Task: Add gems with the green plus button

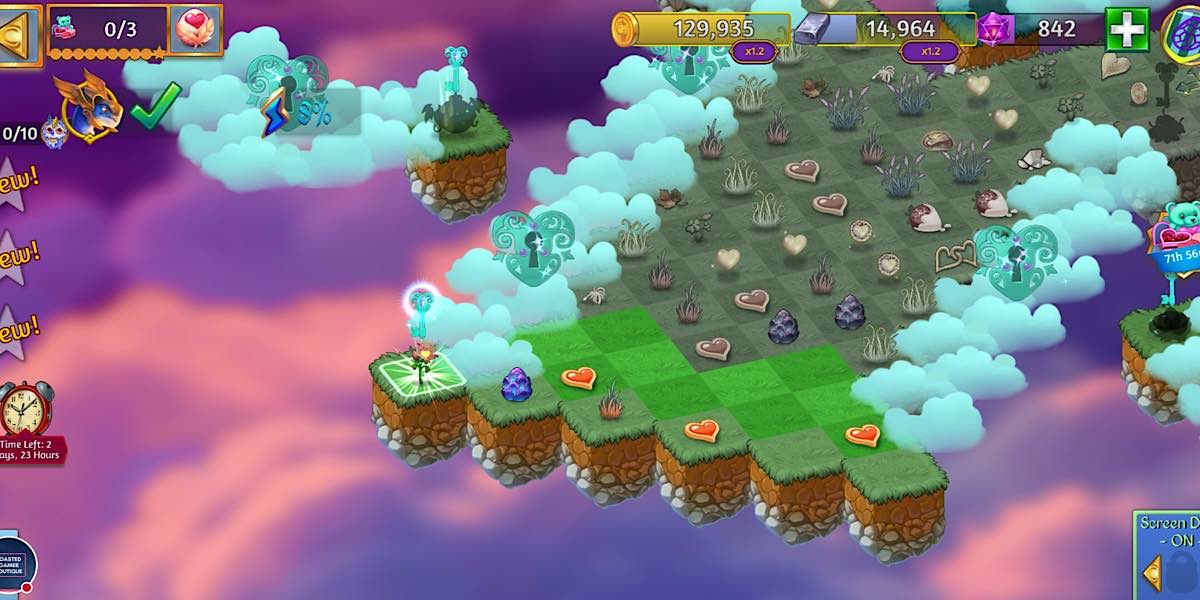Action: [1127, 30]
